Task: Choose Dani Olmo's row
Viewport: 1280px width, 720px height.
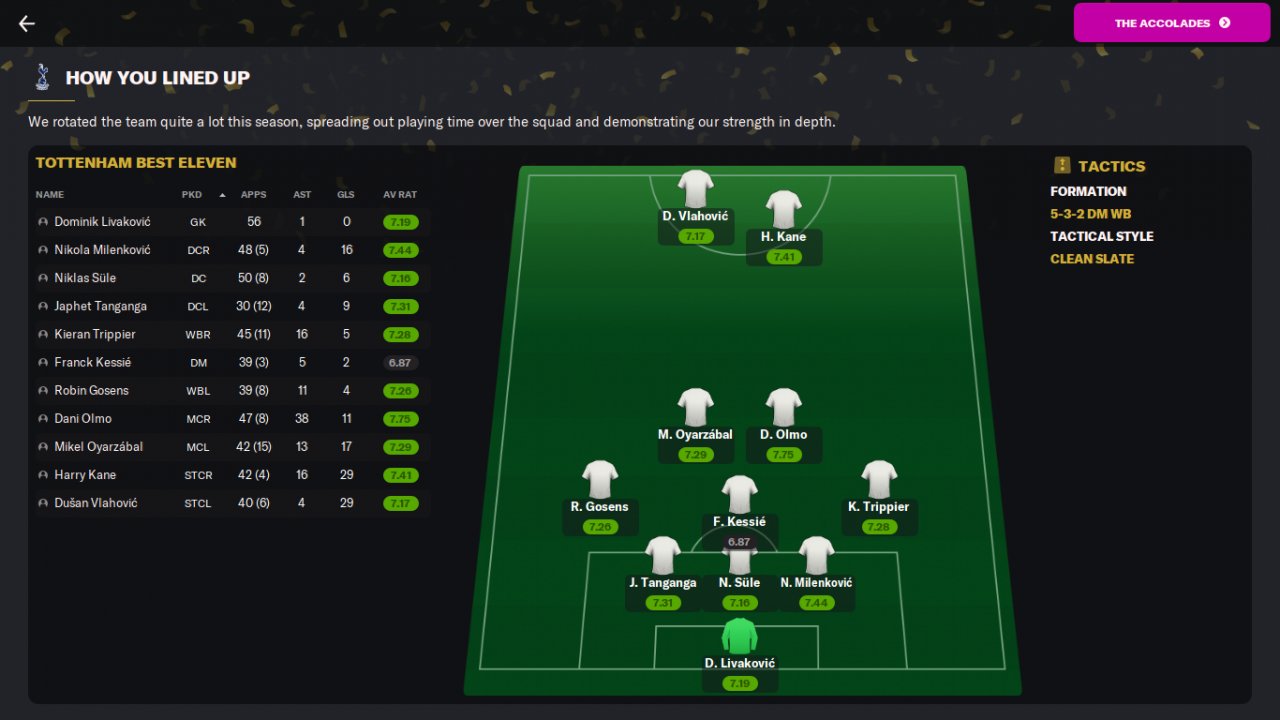Action: tap(83, 418)
